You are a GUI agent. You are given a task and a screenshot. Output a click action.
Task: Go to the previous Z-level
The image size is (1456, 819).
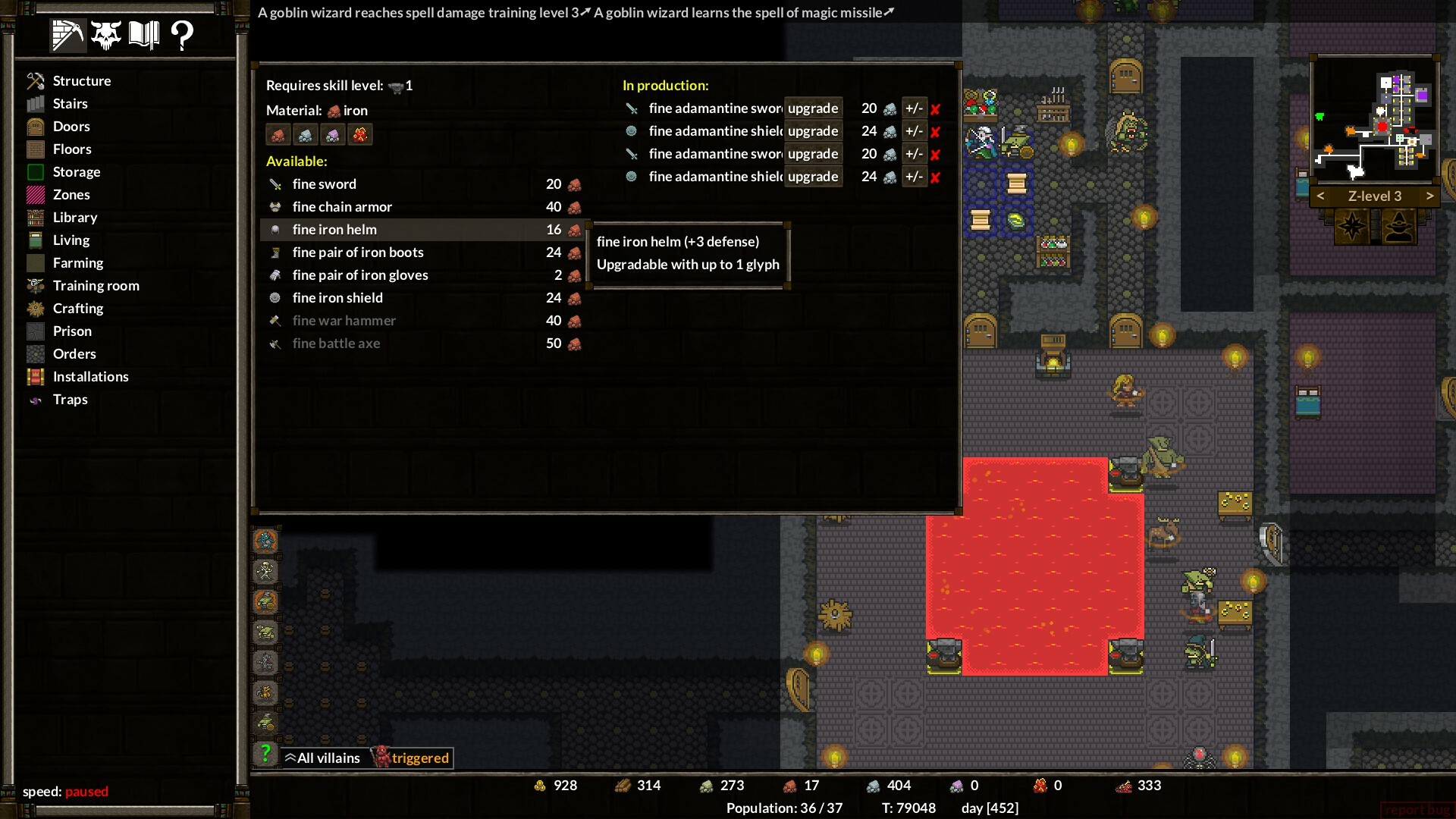[1320, 196]
